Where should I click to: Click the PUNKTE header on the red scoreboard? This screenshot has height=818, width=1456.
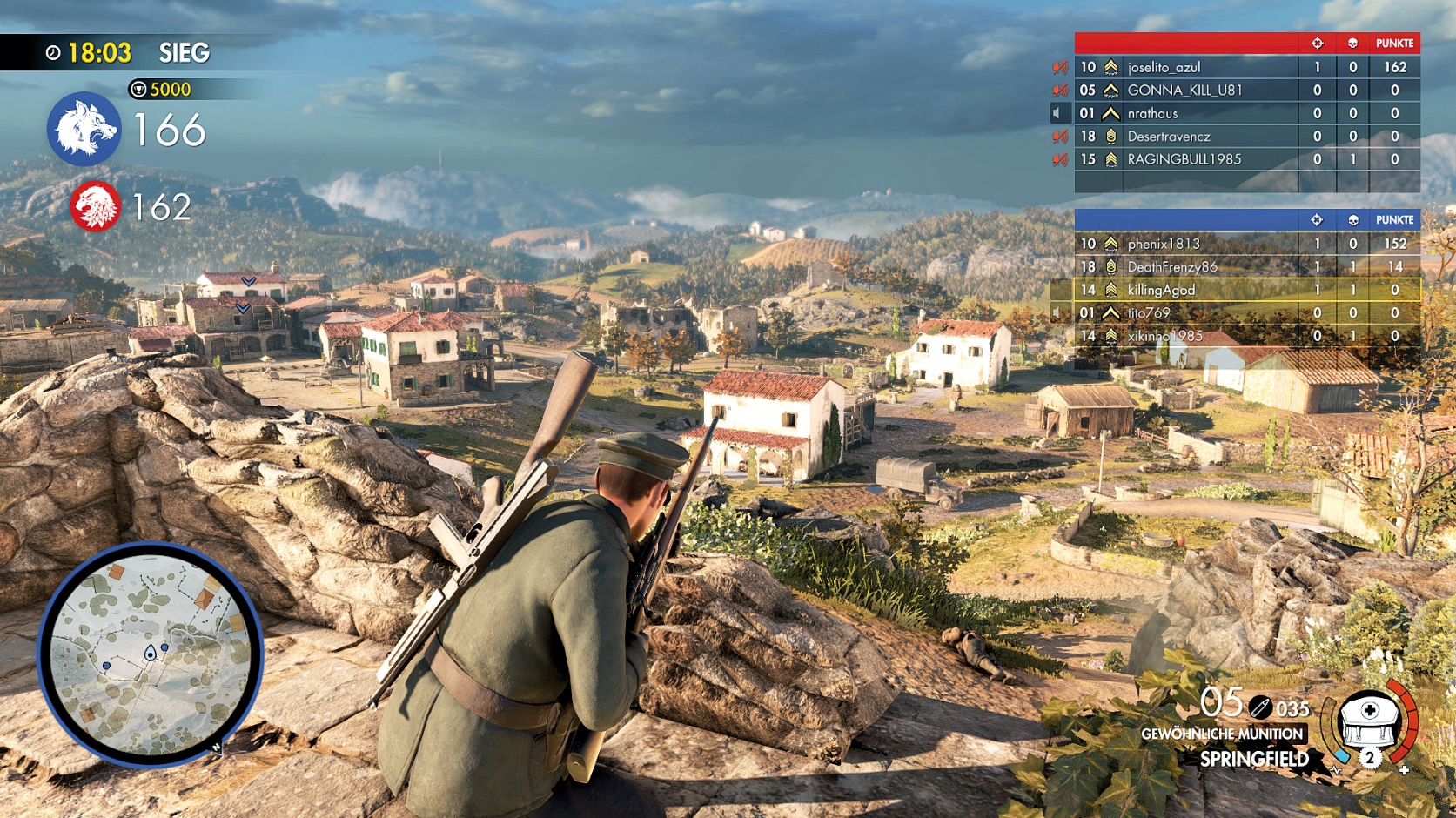(x=1395, y=44)
